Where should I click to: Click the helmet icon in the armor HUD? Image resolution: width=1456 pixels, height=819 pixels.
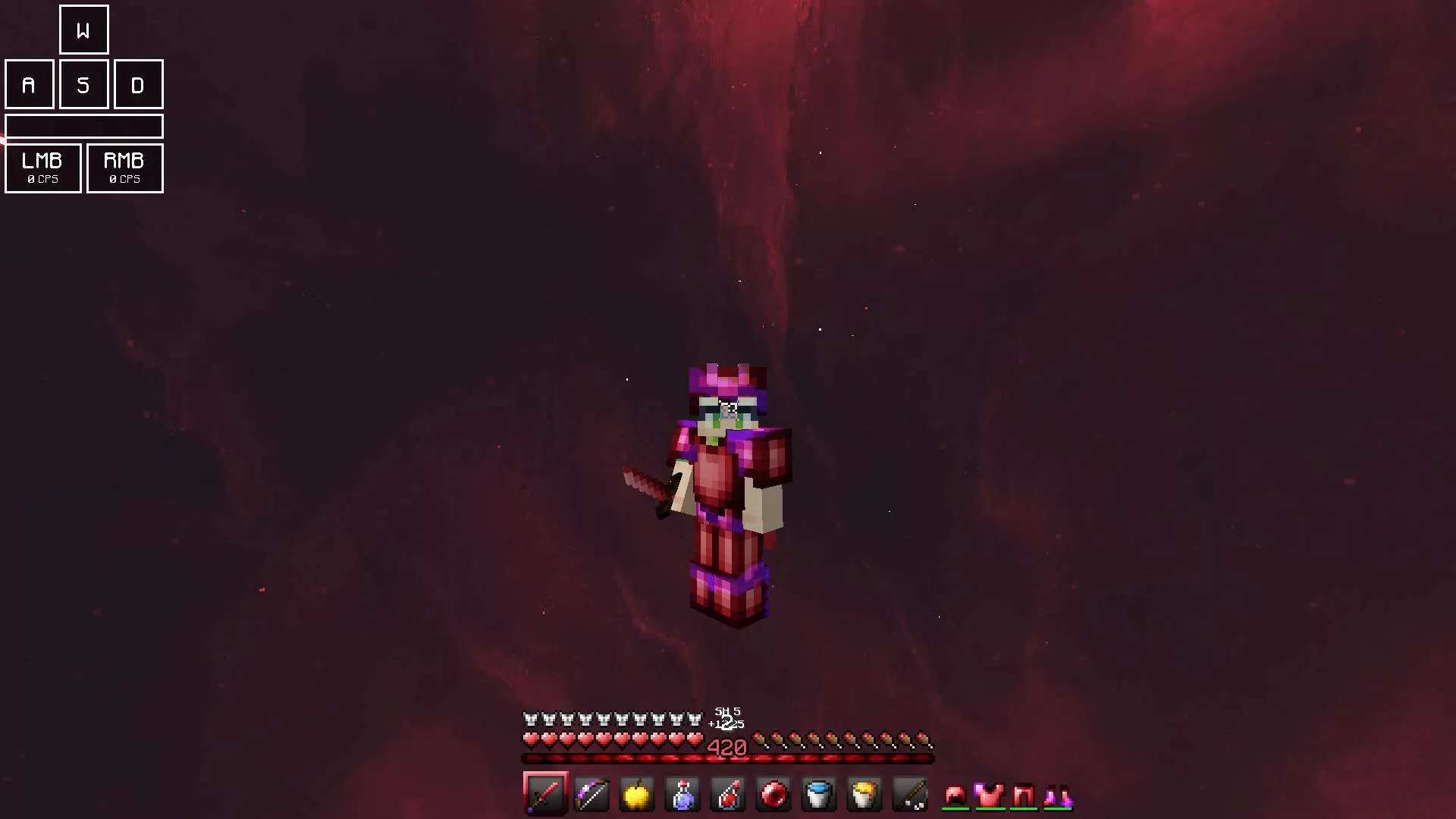954,795
